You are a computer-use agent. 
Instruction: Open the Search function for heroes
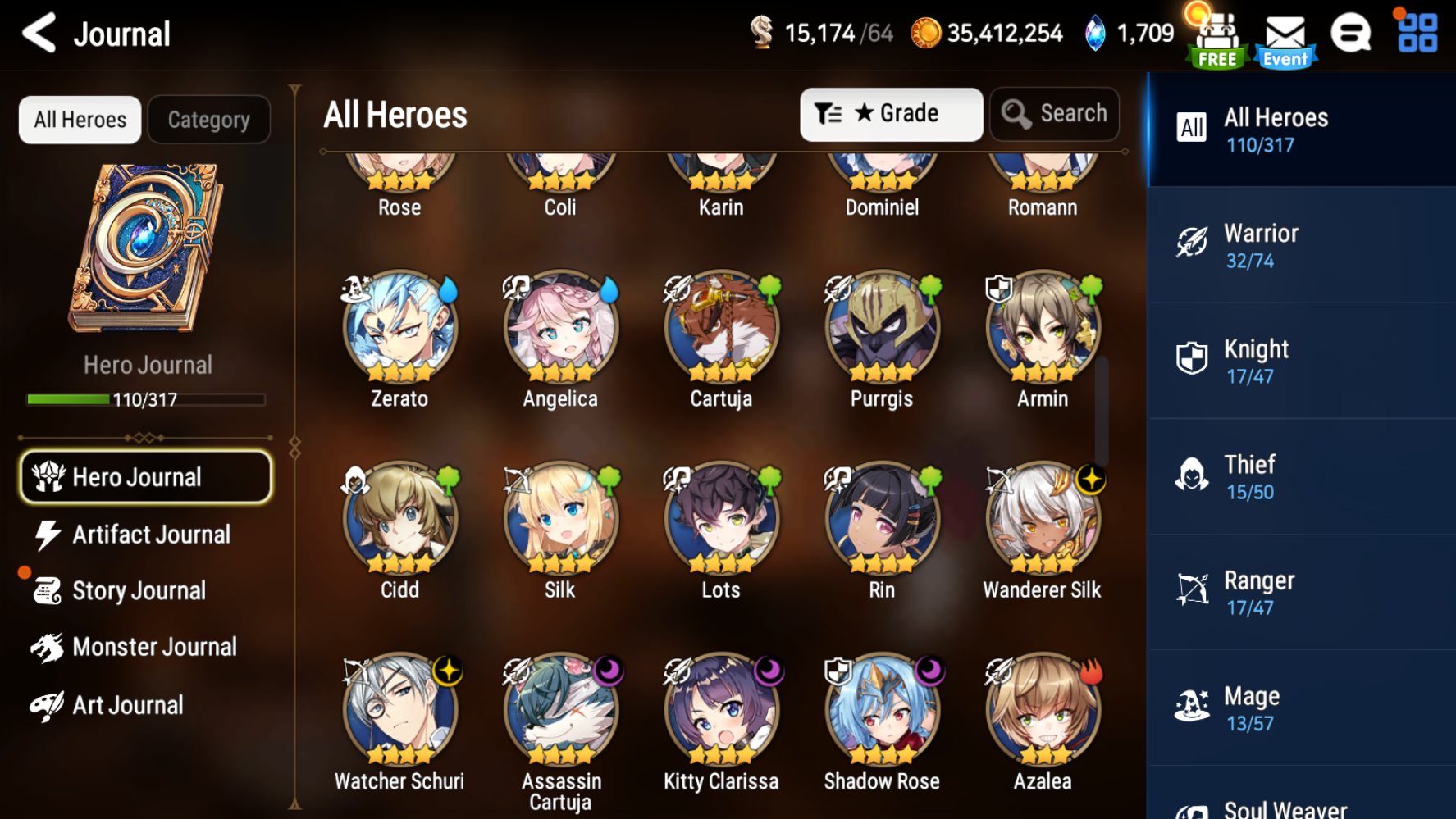pos(1055,113)
